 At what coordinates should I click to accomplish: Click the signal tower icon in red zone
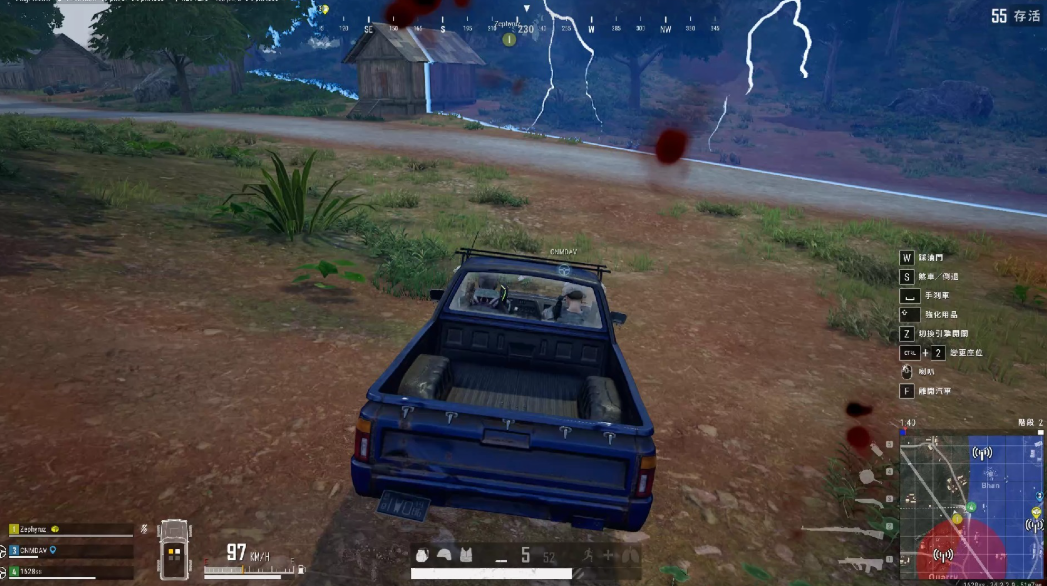coord(941,554)
